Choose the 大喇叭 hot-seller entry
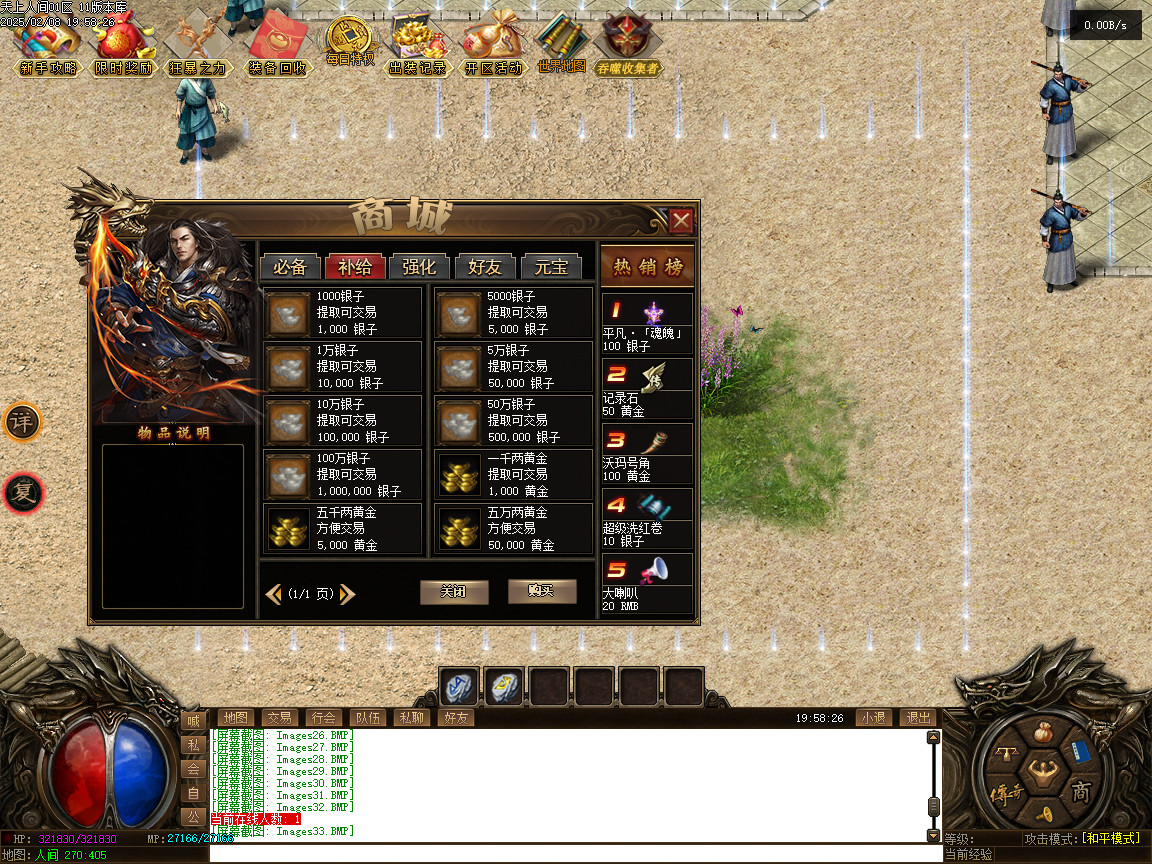This screenshot has height=864, width=1152. point(647,583)
